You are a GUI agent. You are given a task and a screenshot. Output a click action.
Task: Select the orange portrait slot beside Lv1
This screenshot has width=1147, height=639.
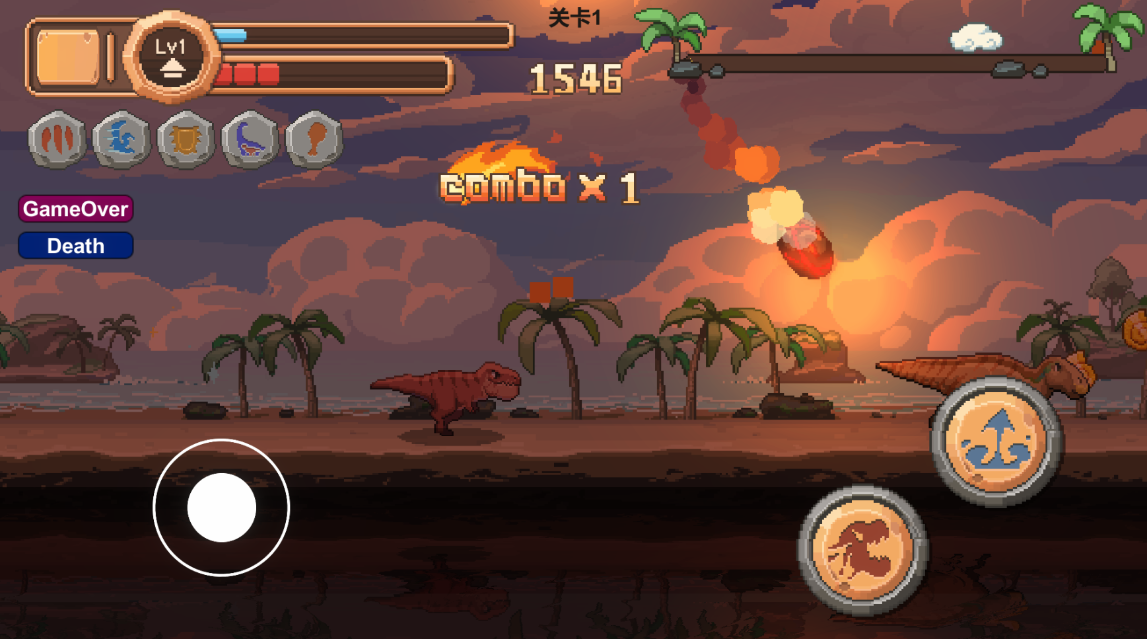(68, 57)
